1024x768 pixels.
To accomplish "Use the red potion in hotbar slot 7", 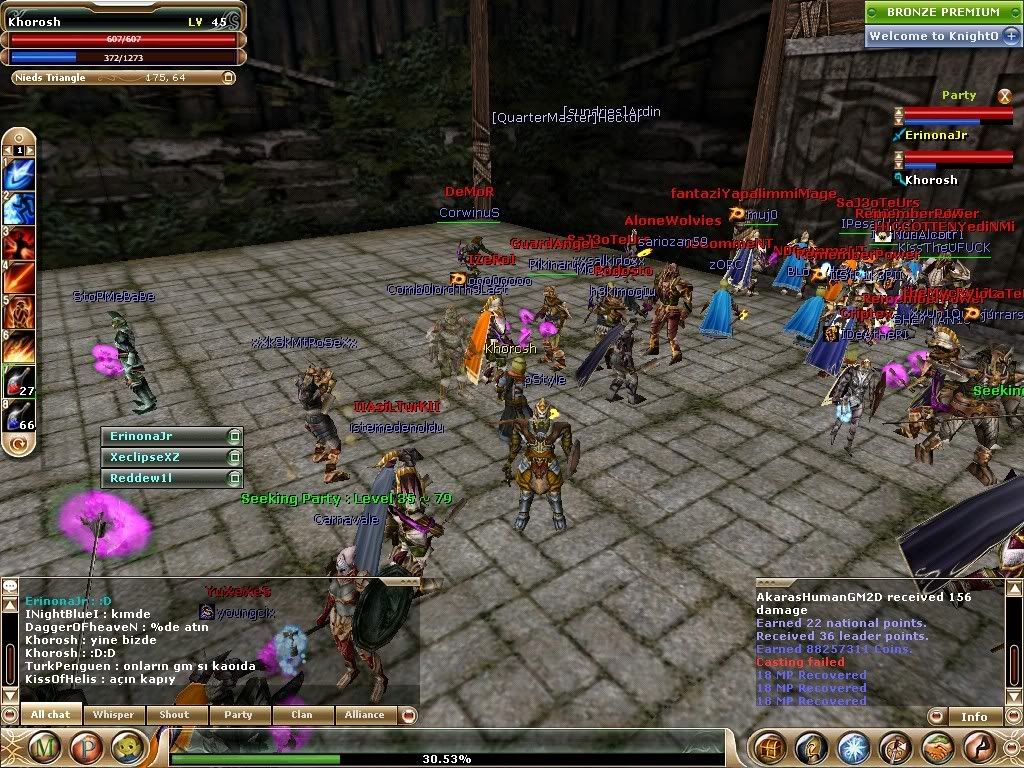I will pos(20,381).
